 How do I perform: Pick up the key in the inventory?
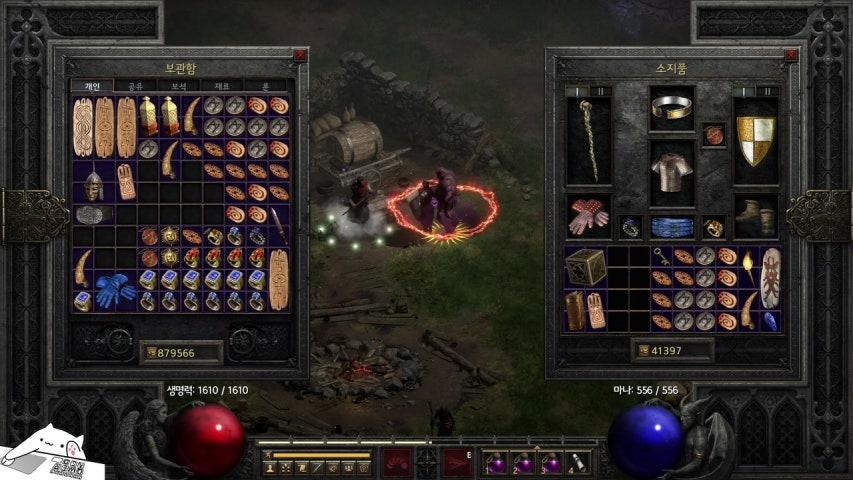662,256
